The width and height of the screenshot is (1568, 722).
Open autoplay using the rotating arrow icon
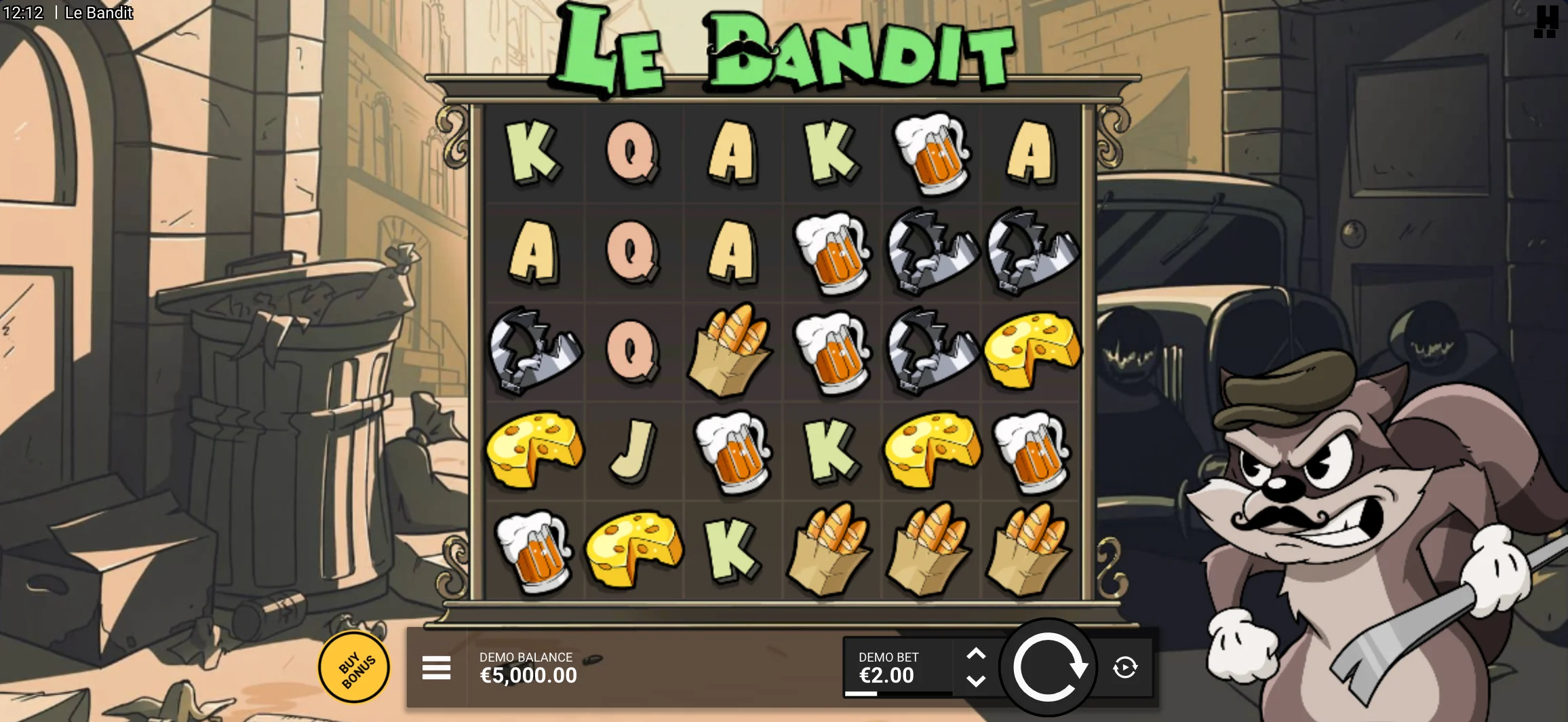(x=1124, y=667)
